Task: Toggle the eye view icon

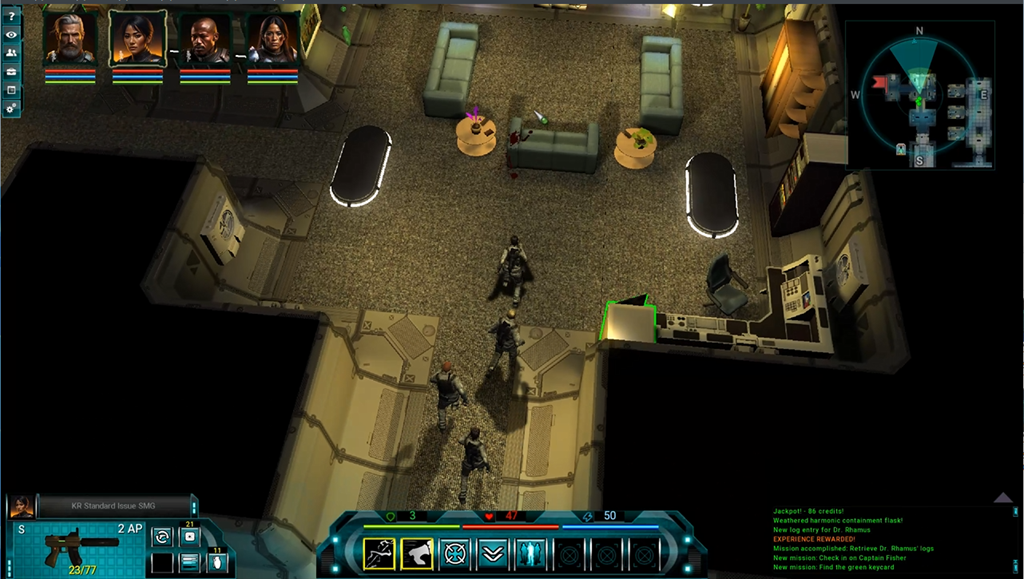Action: click(x=11, y=35)
